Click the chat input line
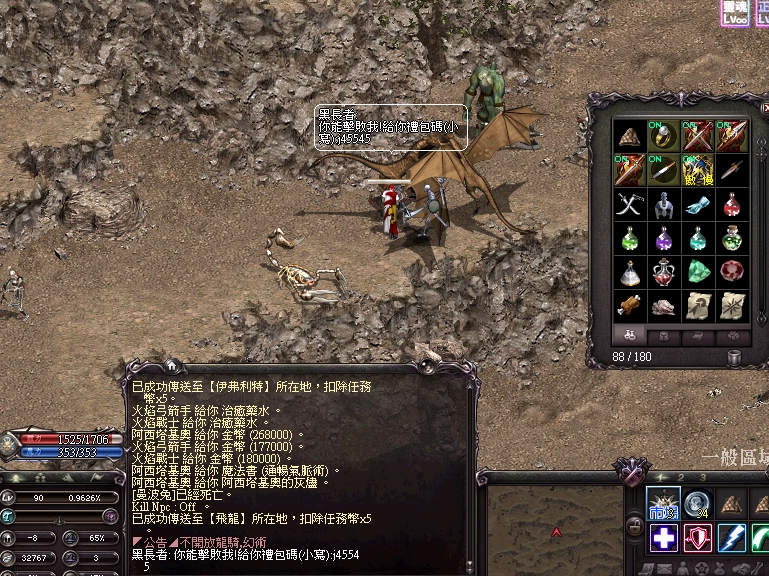 pyautogui.click(x=300, y=566)
